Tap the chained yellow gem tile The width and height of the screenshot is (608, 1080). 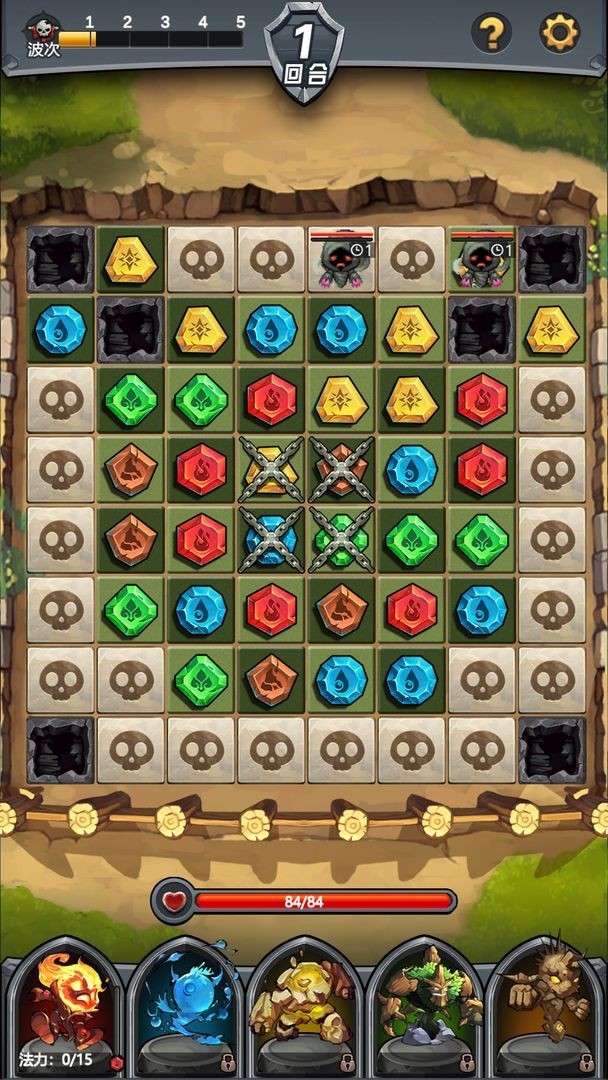coord(270,469)
